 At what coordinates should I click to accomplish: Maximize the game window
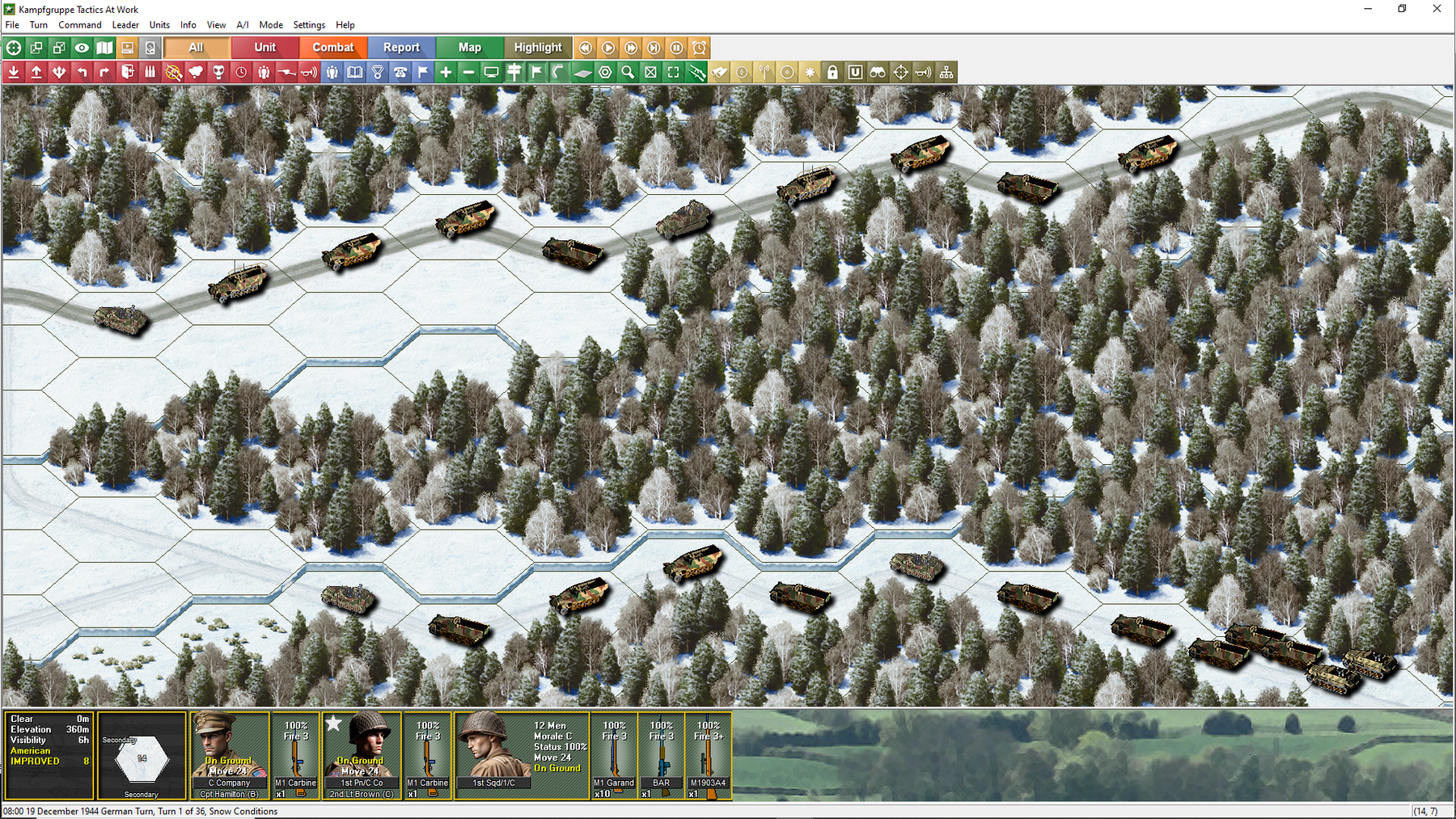pyautogui.click(x=1402, y=9)
